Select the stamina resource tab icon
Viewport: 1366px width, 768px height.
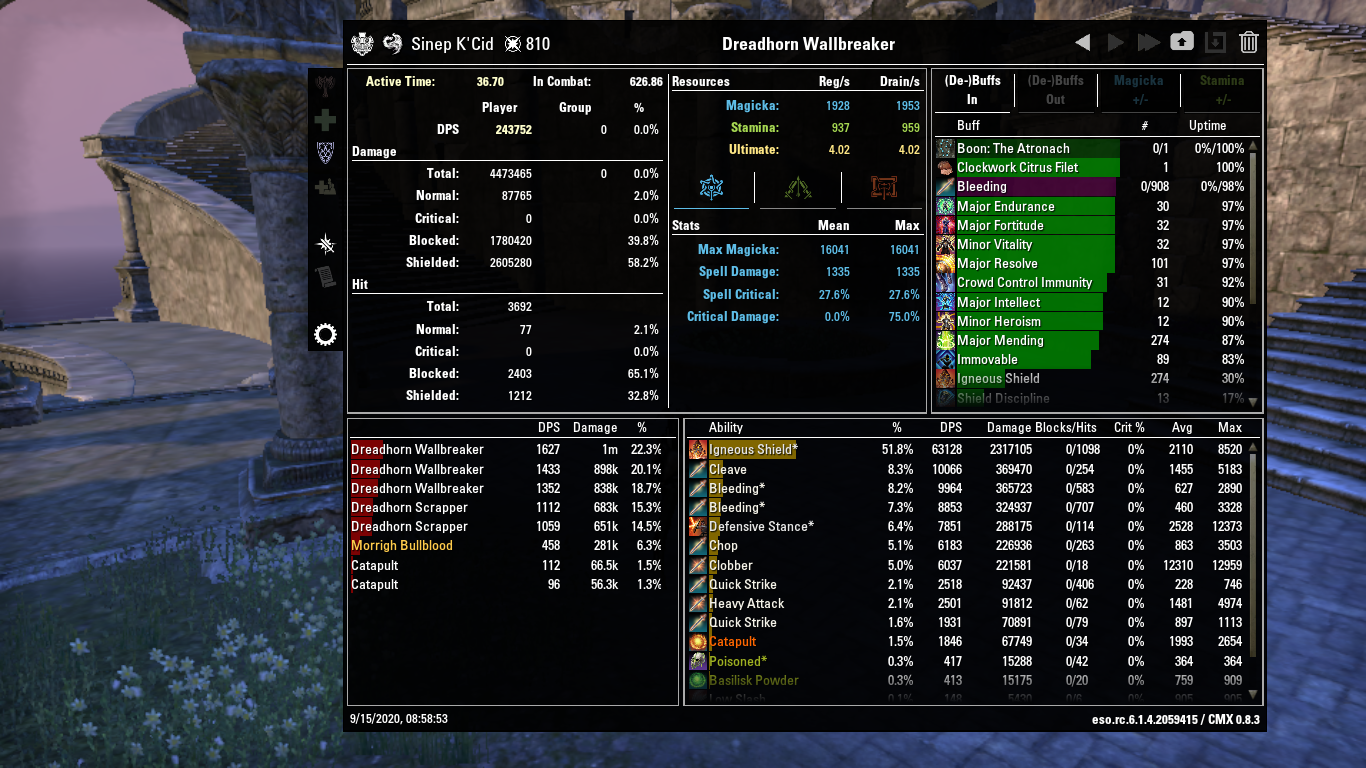point(797,186)
